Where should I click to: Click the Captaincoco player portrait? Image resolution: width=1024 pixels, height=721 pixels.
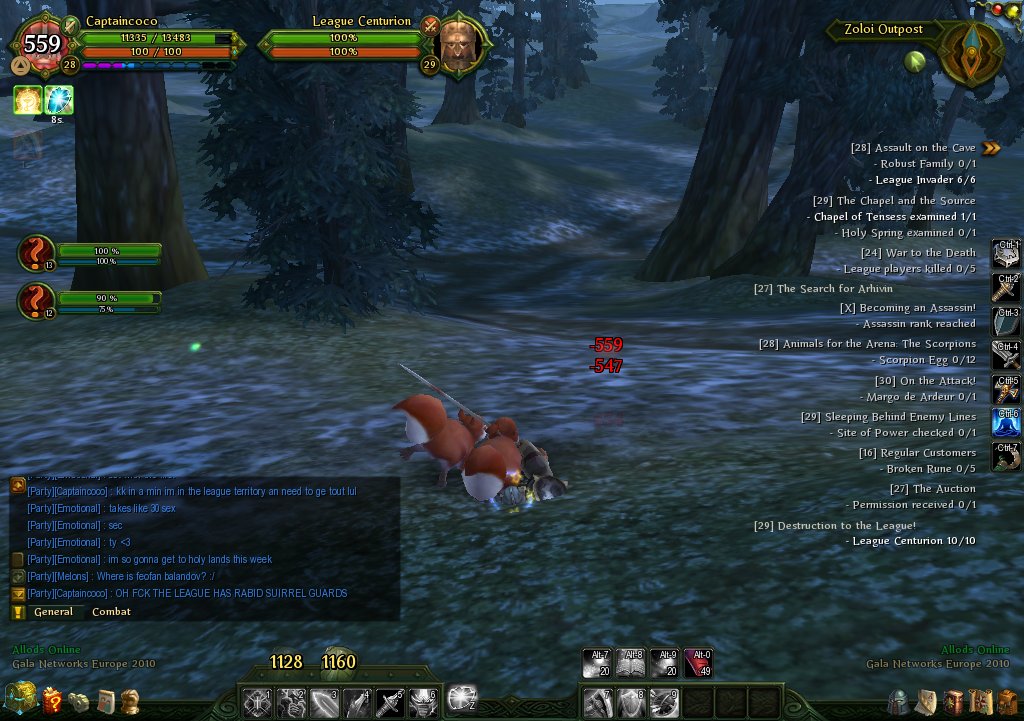point(42,45)
